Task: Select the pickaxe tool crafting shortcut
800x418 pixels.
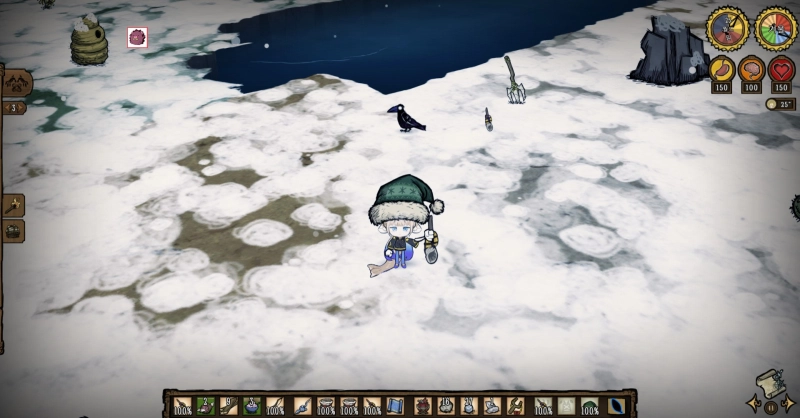Action: (x=13, y=205)
